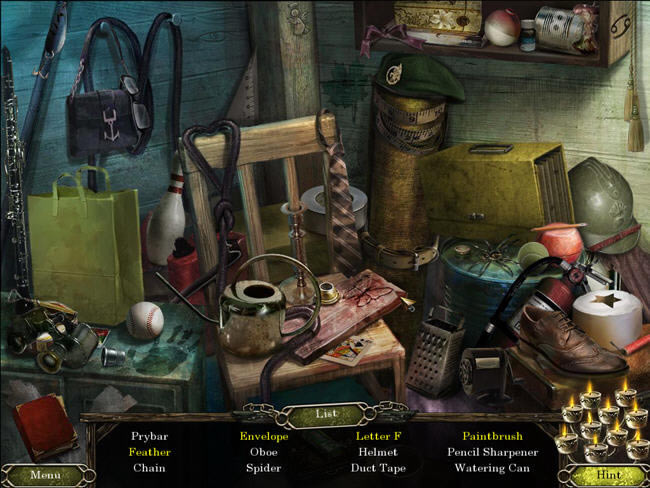Choose the Feather list entry

click(149, 452)
